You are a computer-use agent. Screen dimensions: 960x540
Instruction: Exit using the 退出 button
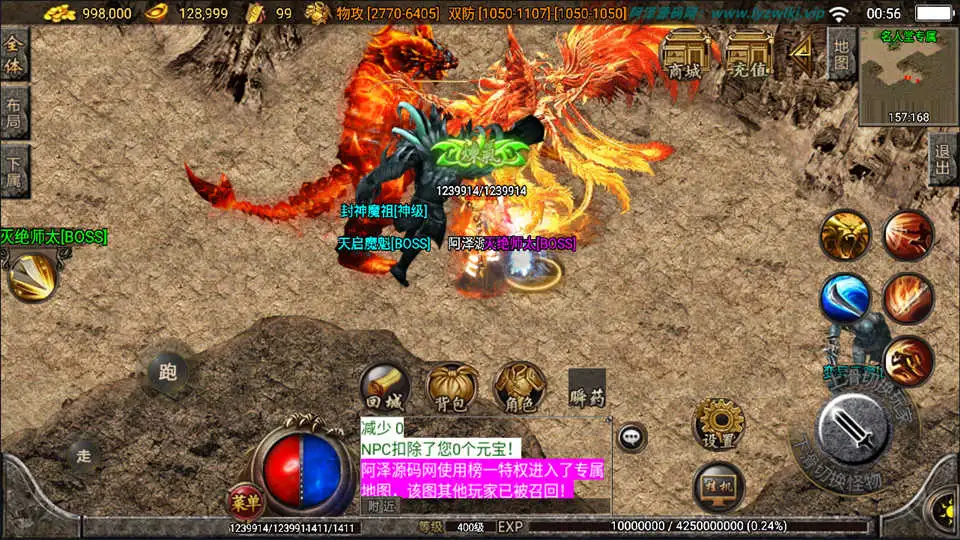pos(942,159)
